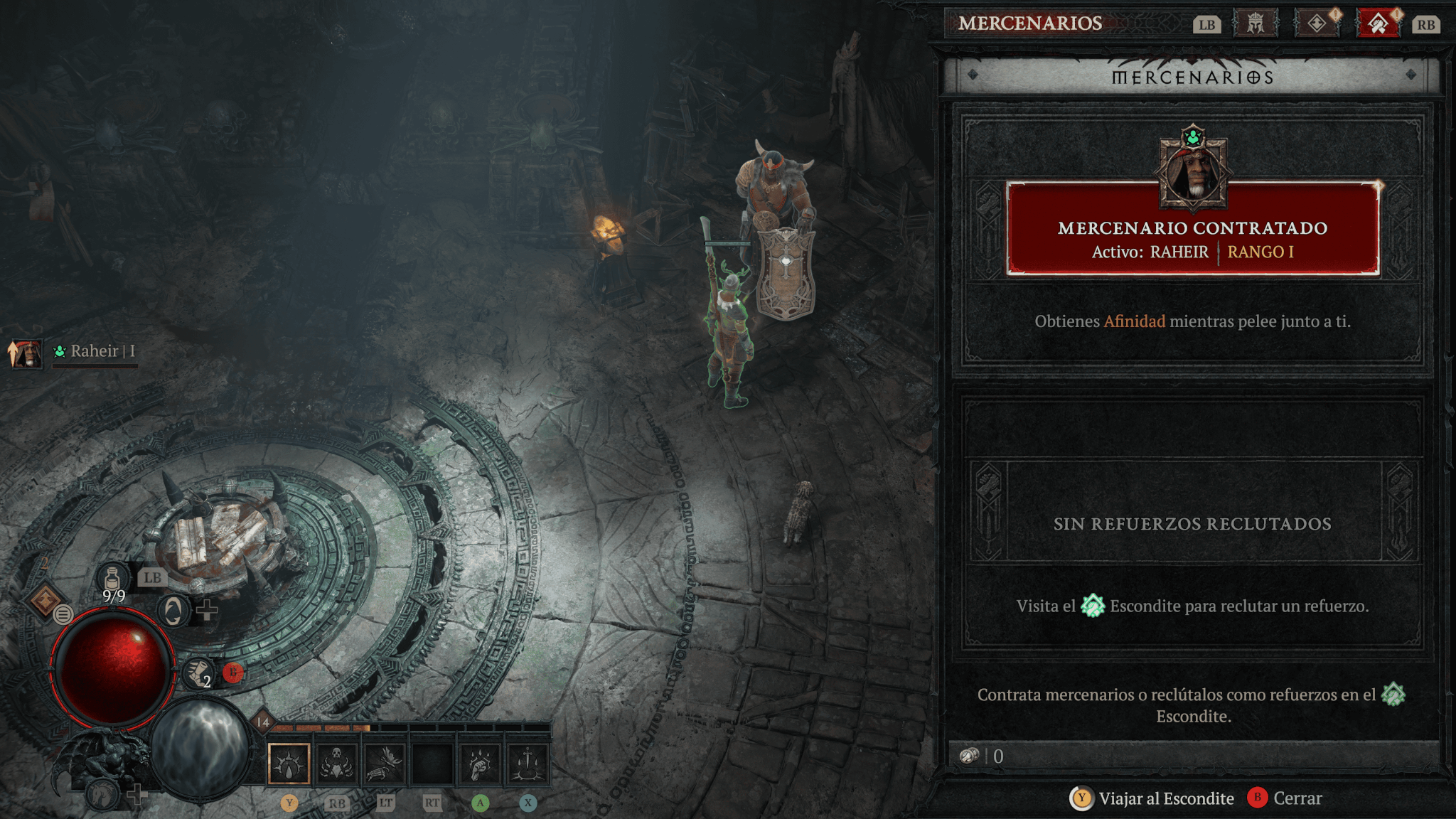Screen dimensions: 1456x819
Task: Use the healing potion icon
Action: click(113, 580)
